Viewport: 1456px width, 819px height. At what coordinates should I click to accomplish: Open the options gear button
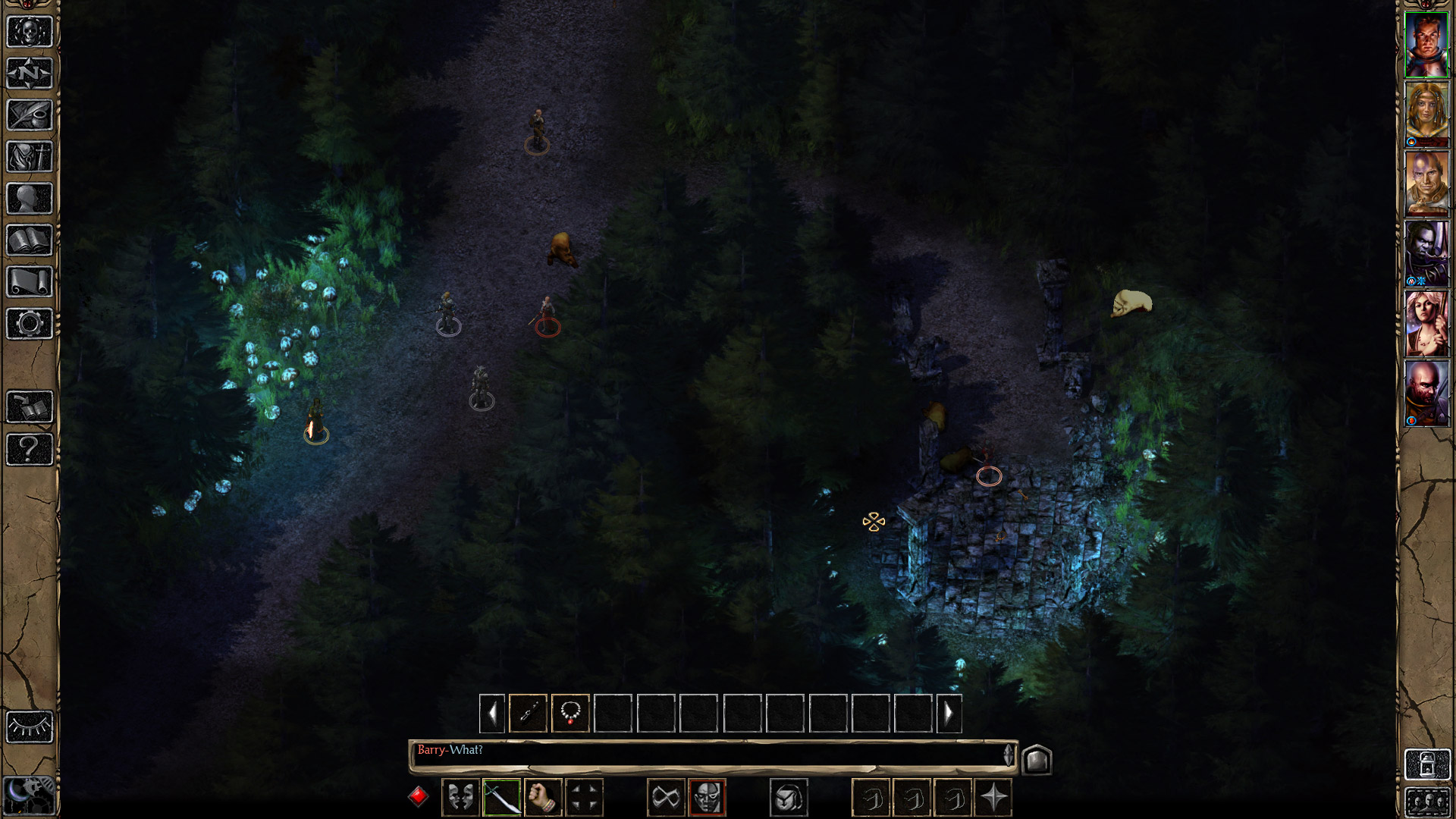(30, 324)
